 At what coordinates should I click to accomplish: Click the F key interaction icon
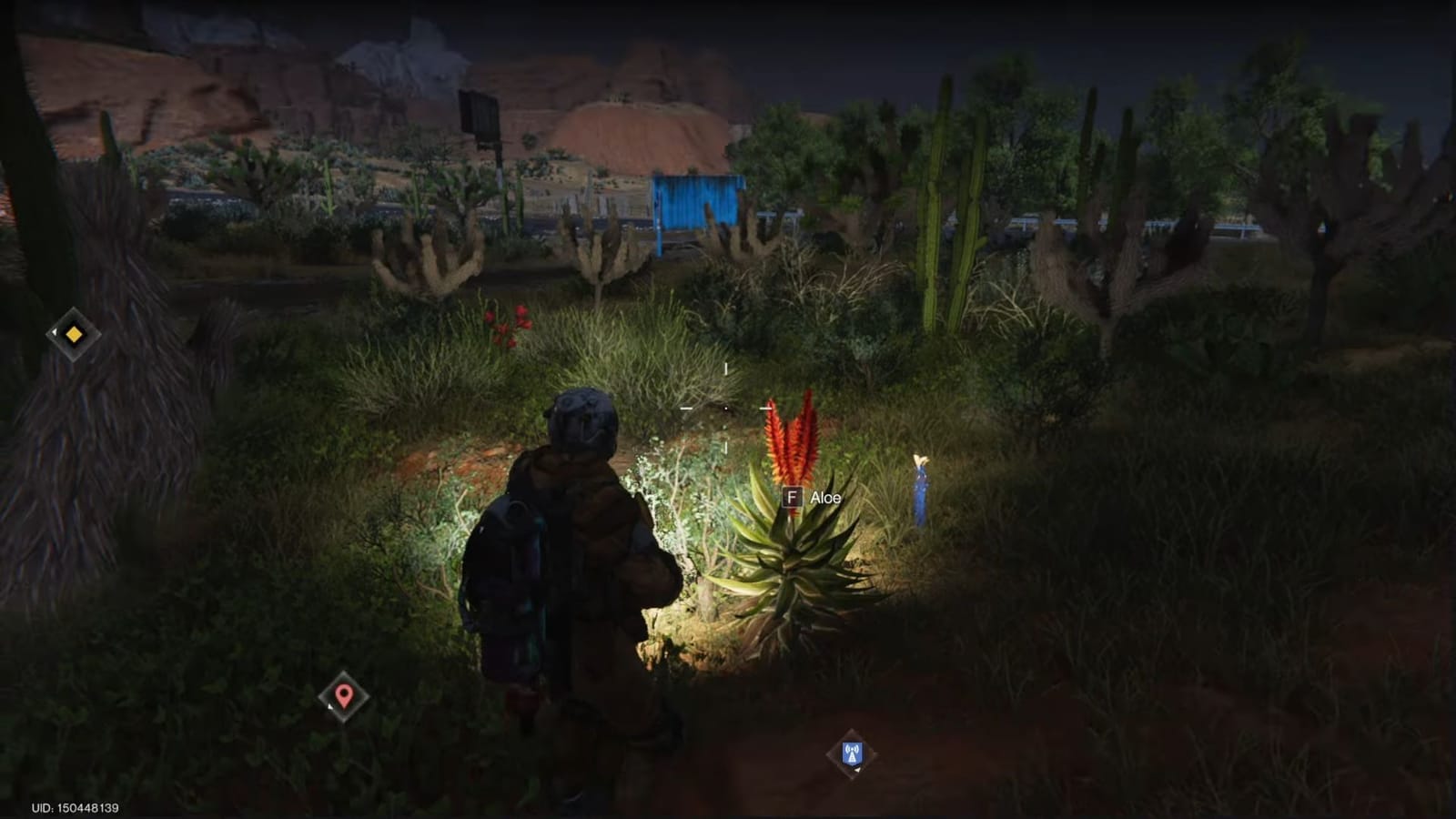click(x=794, y=499)
